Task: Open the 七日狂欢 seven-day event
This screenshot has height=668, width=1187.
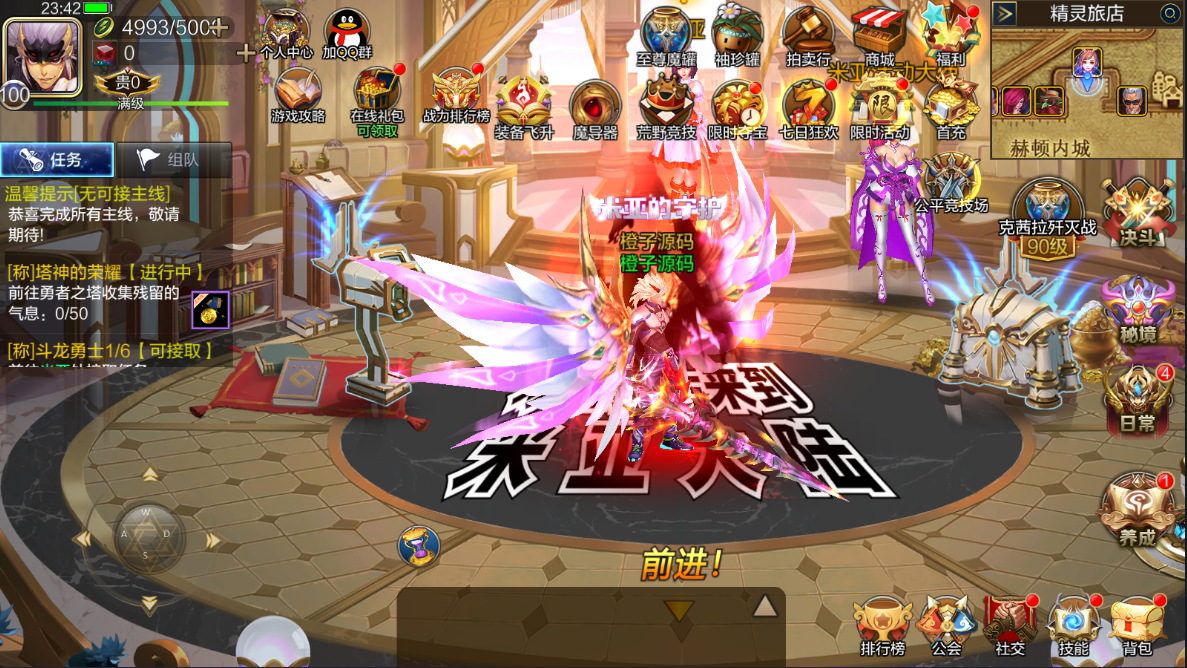Action: point(808,106)
